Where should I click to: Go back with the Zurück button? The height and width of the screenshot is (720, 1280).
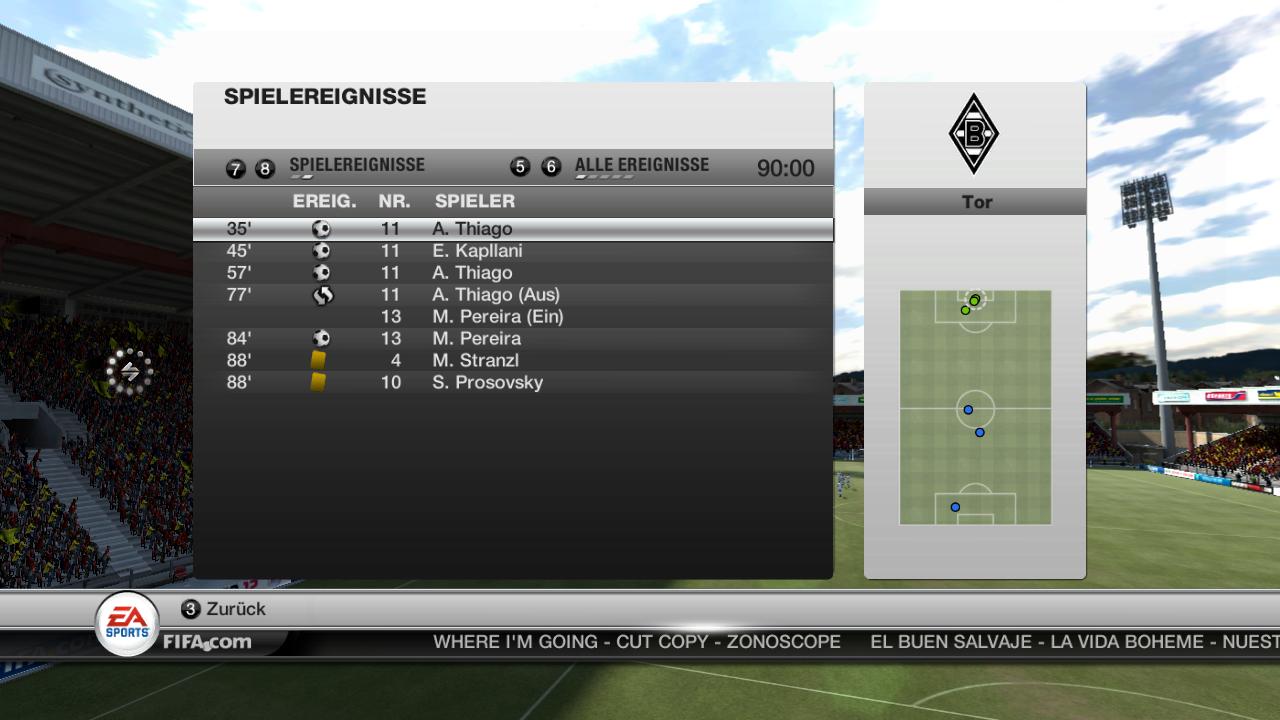click(x=224, y=609)
